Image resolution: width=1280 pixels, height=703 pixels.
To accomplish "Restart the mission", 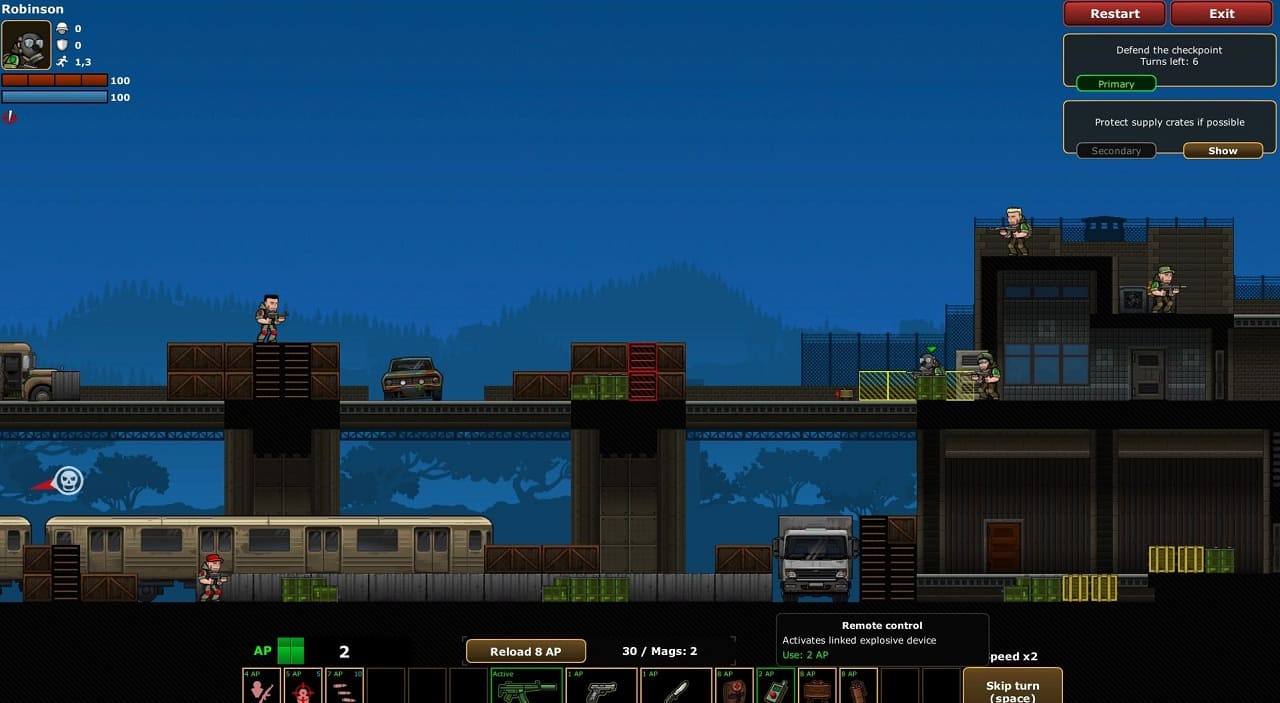I will tap(1114, 14).
